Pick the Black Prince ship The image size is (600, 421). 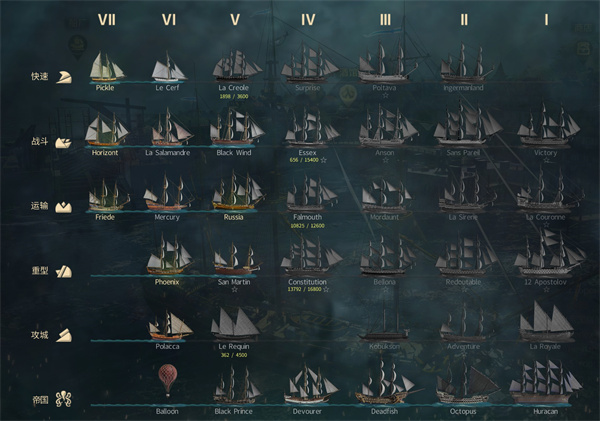coord(234,385)
